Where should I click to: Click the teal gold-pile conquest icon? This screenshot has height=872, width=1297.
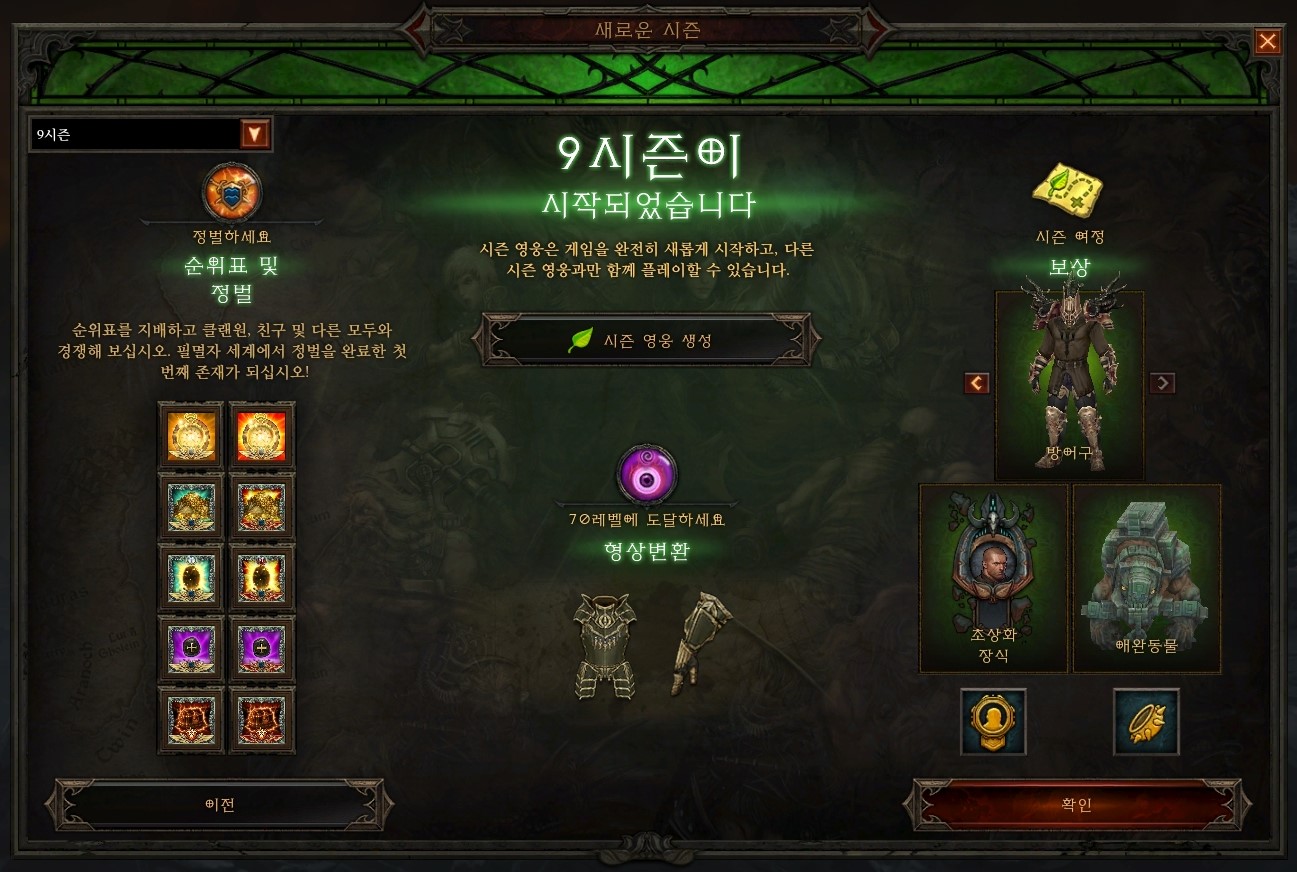point(190,506)
